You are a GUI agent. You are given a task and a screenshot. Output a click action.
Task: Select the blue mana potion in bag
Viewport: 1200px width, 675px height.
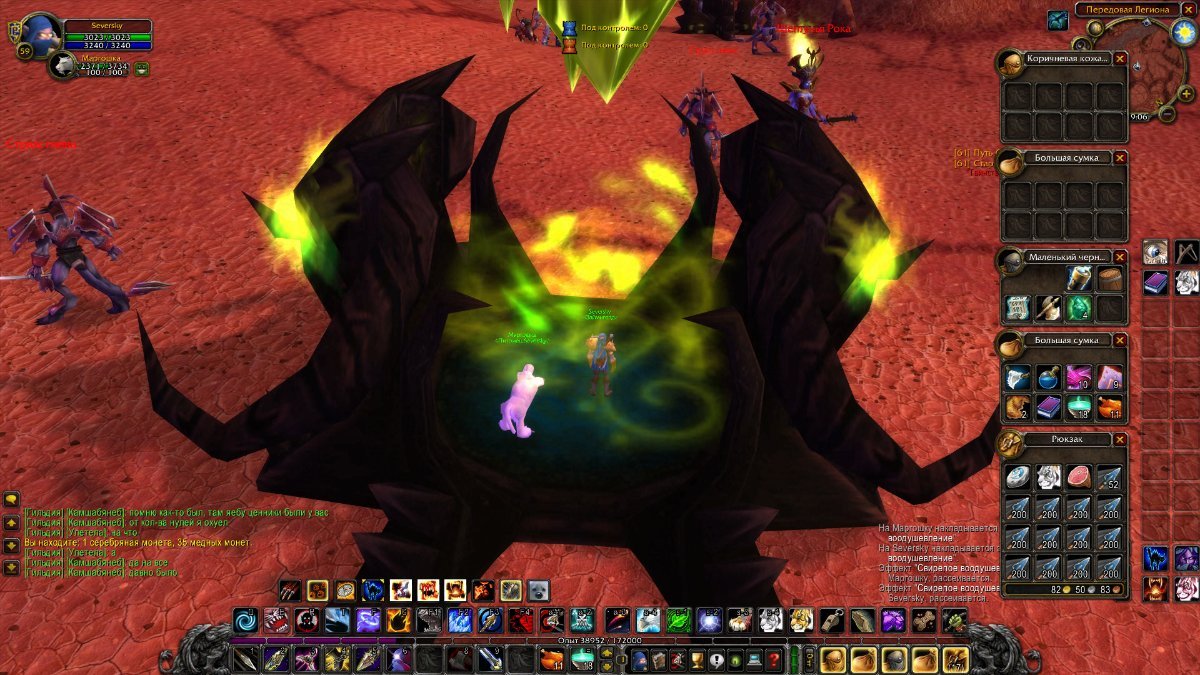[x=1048, y=377]
